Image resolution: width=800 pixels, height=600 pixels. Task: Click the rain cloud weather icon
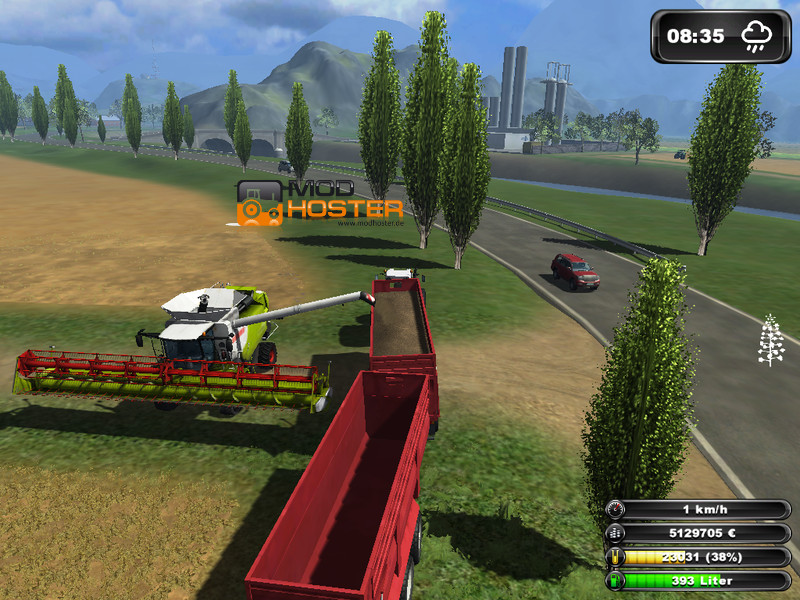[x=756, y=37]
